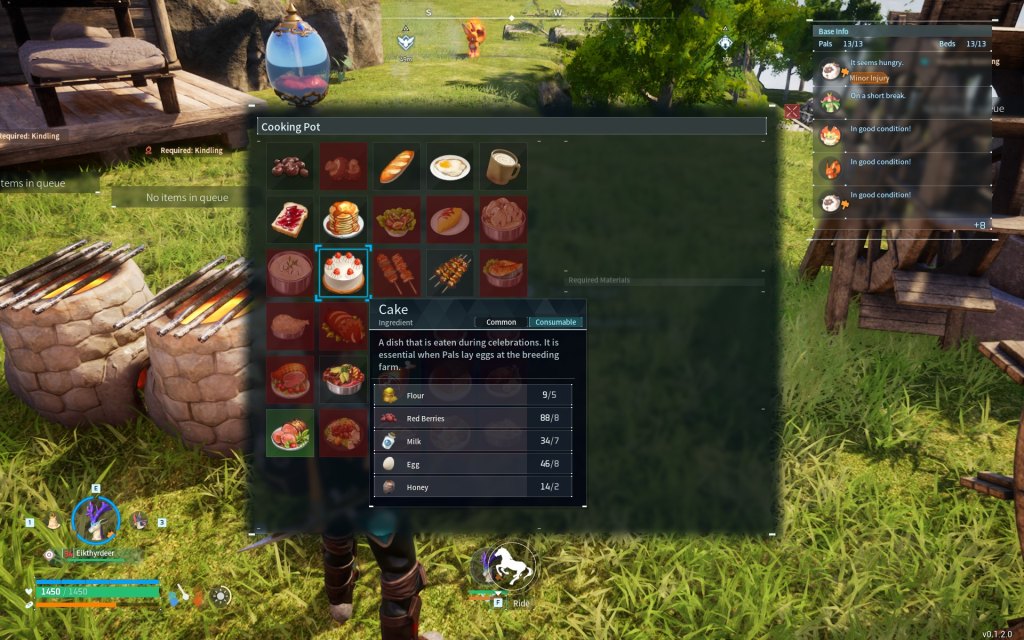Select the fried egg recipe
Screen dimensions: 1024x640
(x=450, y=166)
